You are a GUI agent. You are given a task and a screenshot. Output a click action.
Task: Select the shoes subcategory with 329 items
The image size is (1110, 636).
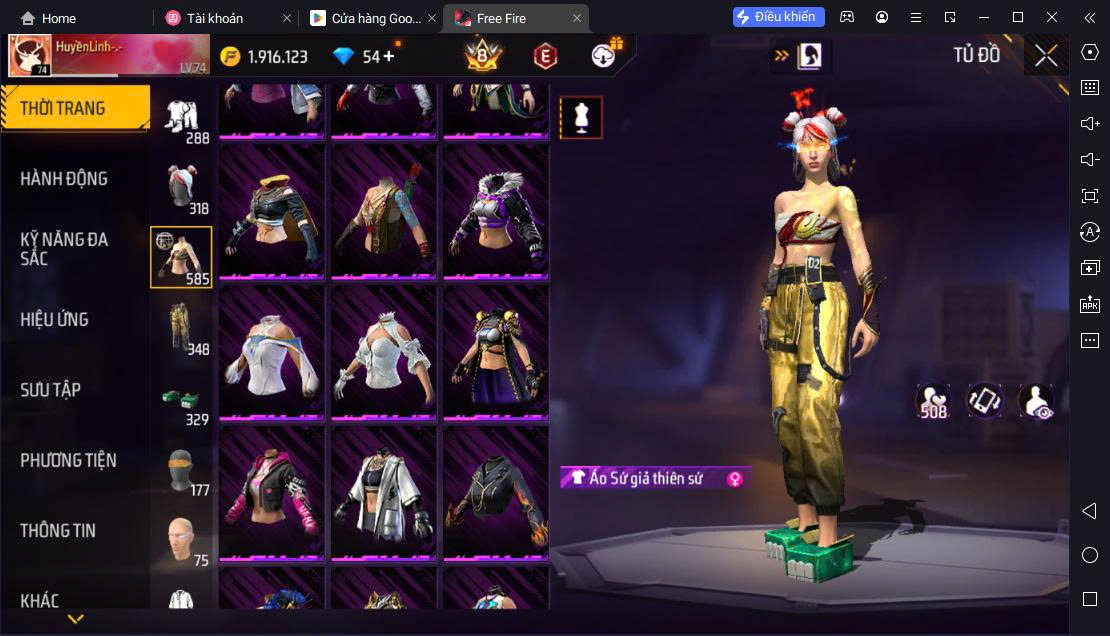[x=181, y=400]
